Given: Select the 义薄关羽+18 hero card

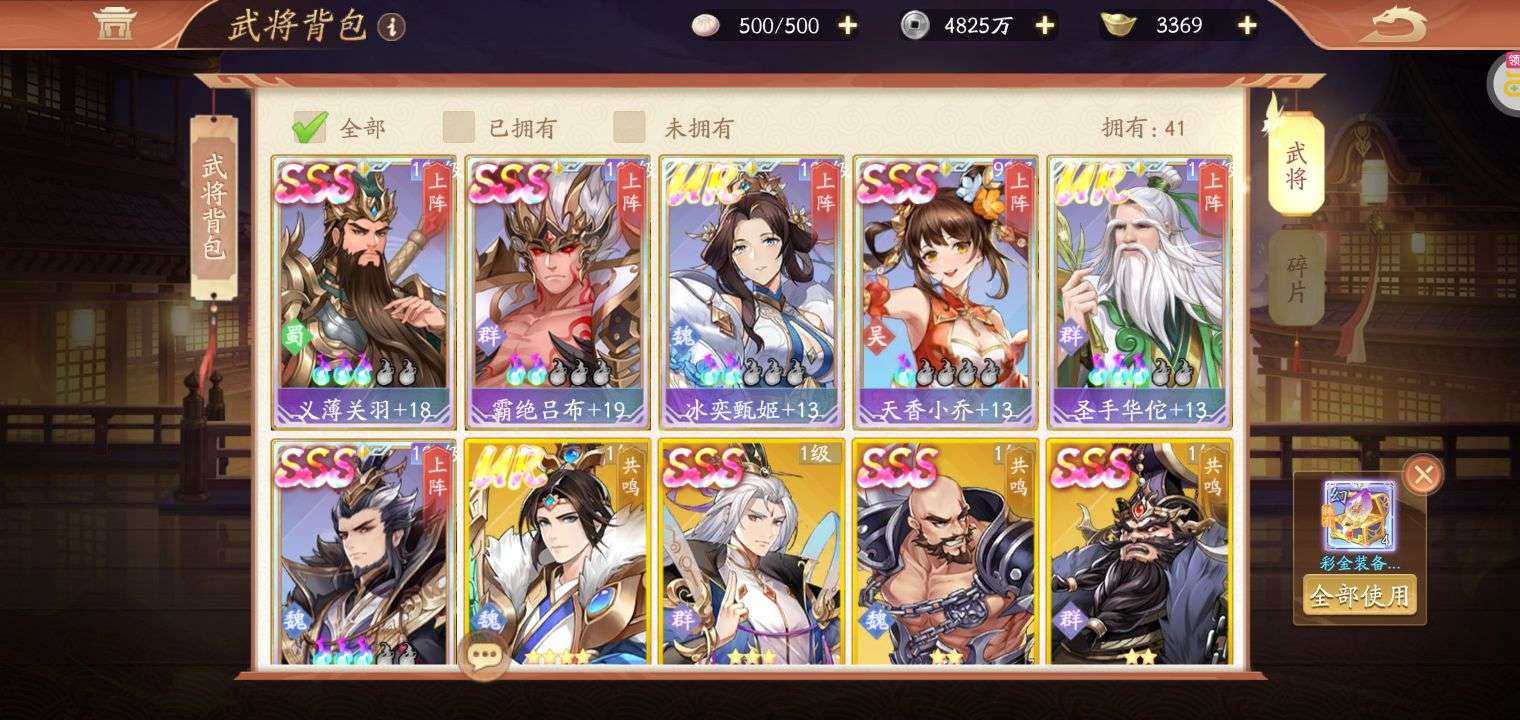Looking at the screenshot, I should coord(363,290).
